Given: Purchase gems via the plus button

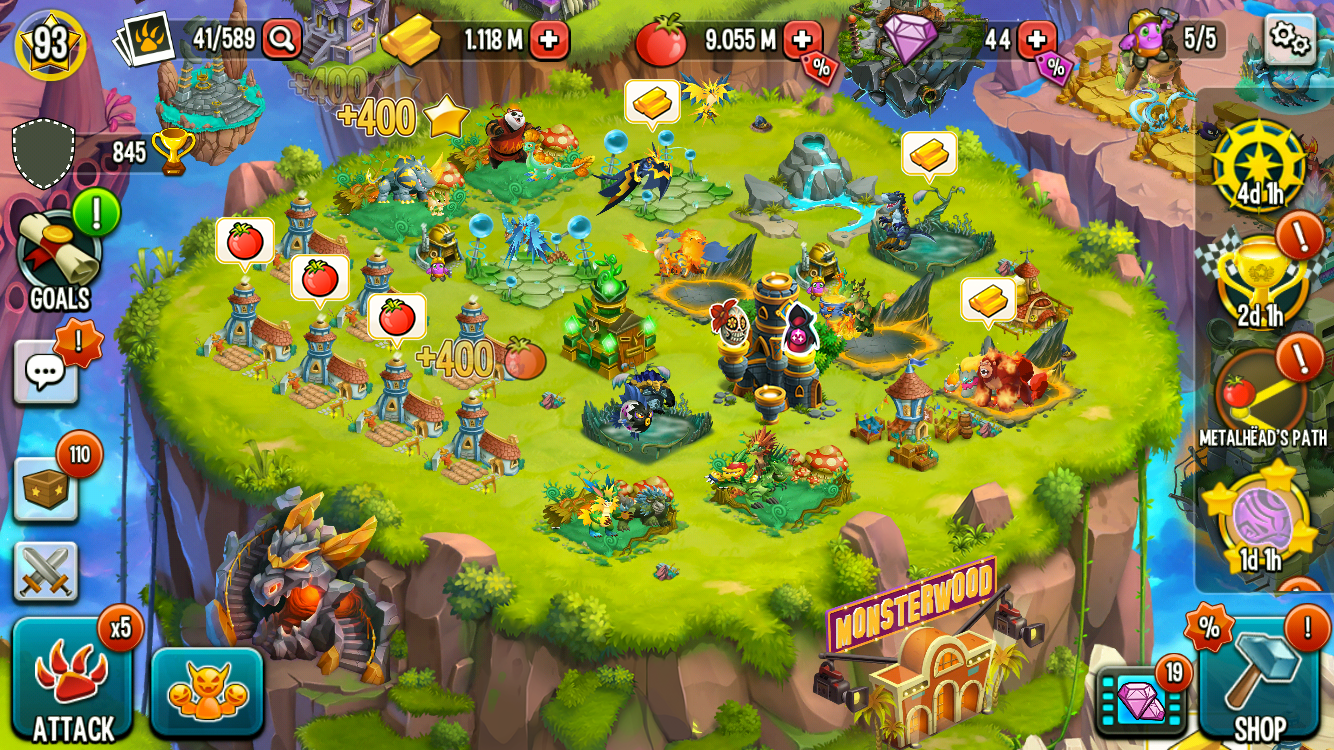Looking at the screenshot, I should point(1037,40).
